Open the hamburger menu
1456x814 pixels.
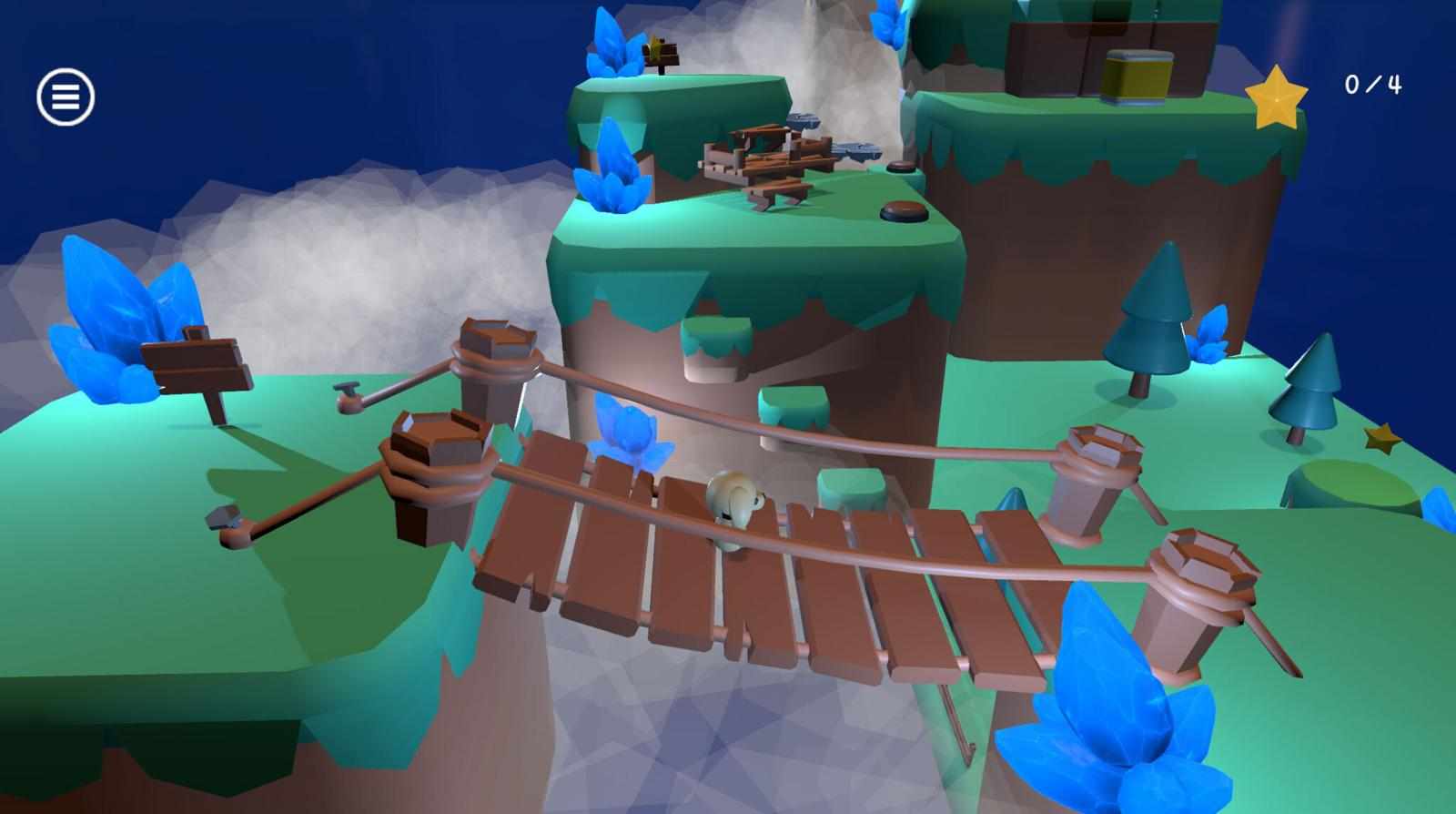pyautogui.click(x=64, y=94)
